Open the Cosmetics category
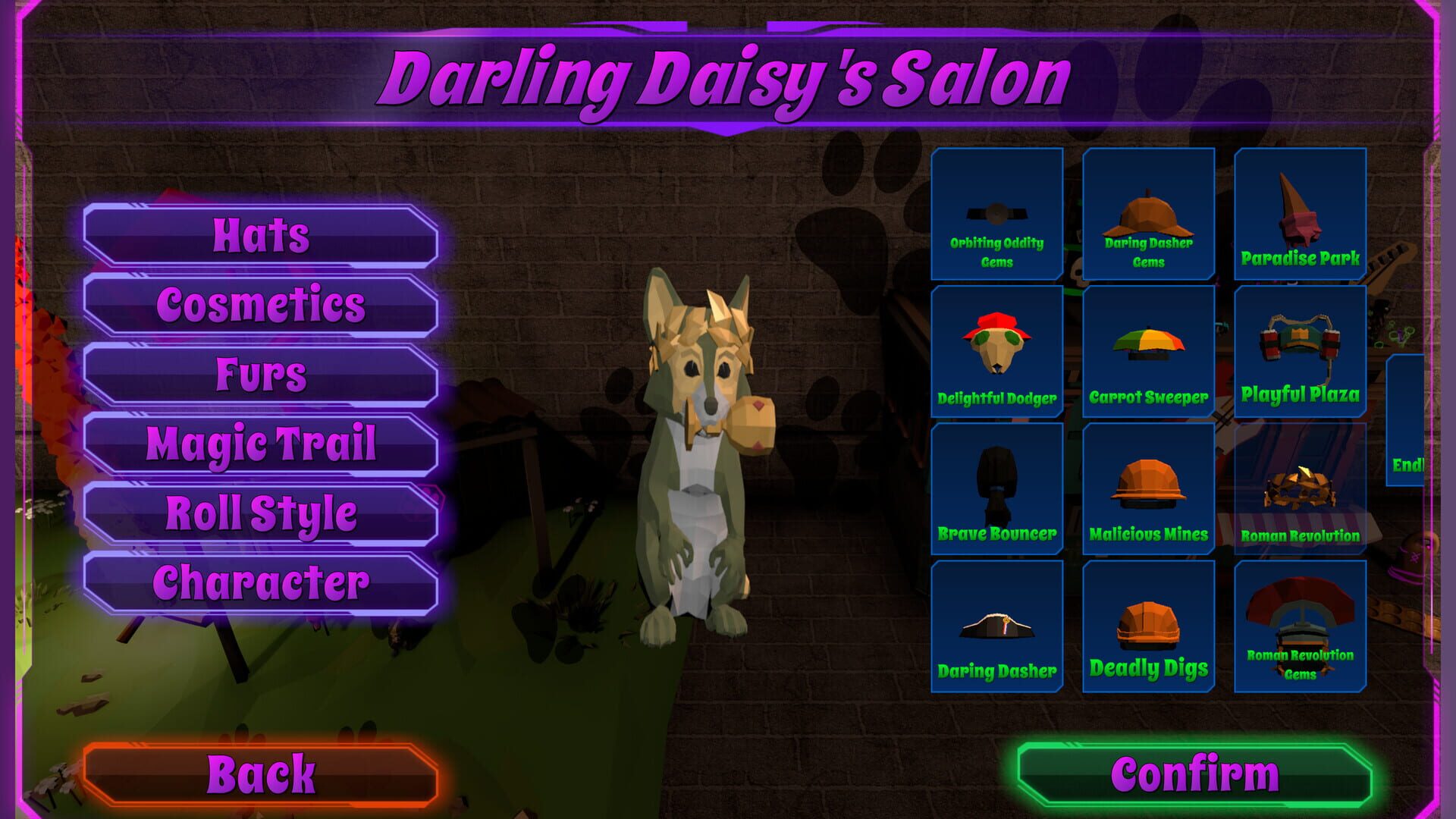This screenshot has width=1456, height=819. 262,305
